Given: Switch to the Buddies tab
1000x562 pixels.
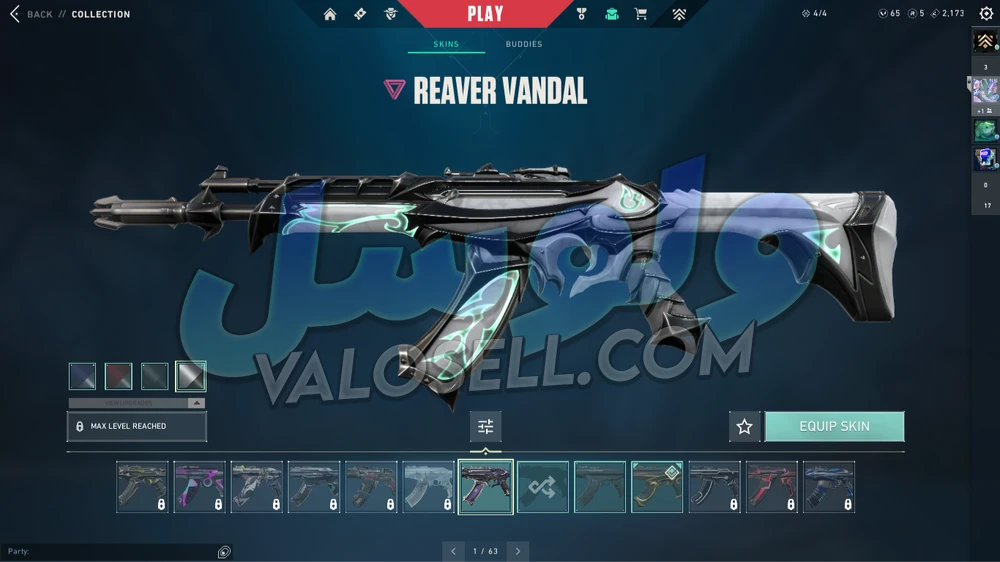Looking at the screenshot, I should tap(523, 44).
